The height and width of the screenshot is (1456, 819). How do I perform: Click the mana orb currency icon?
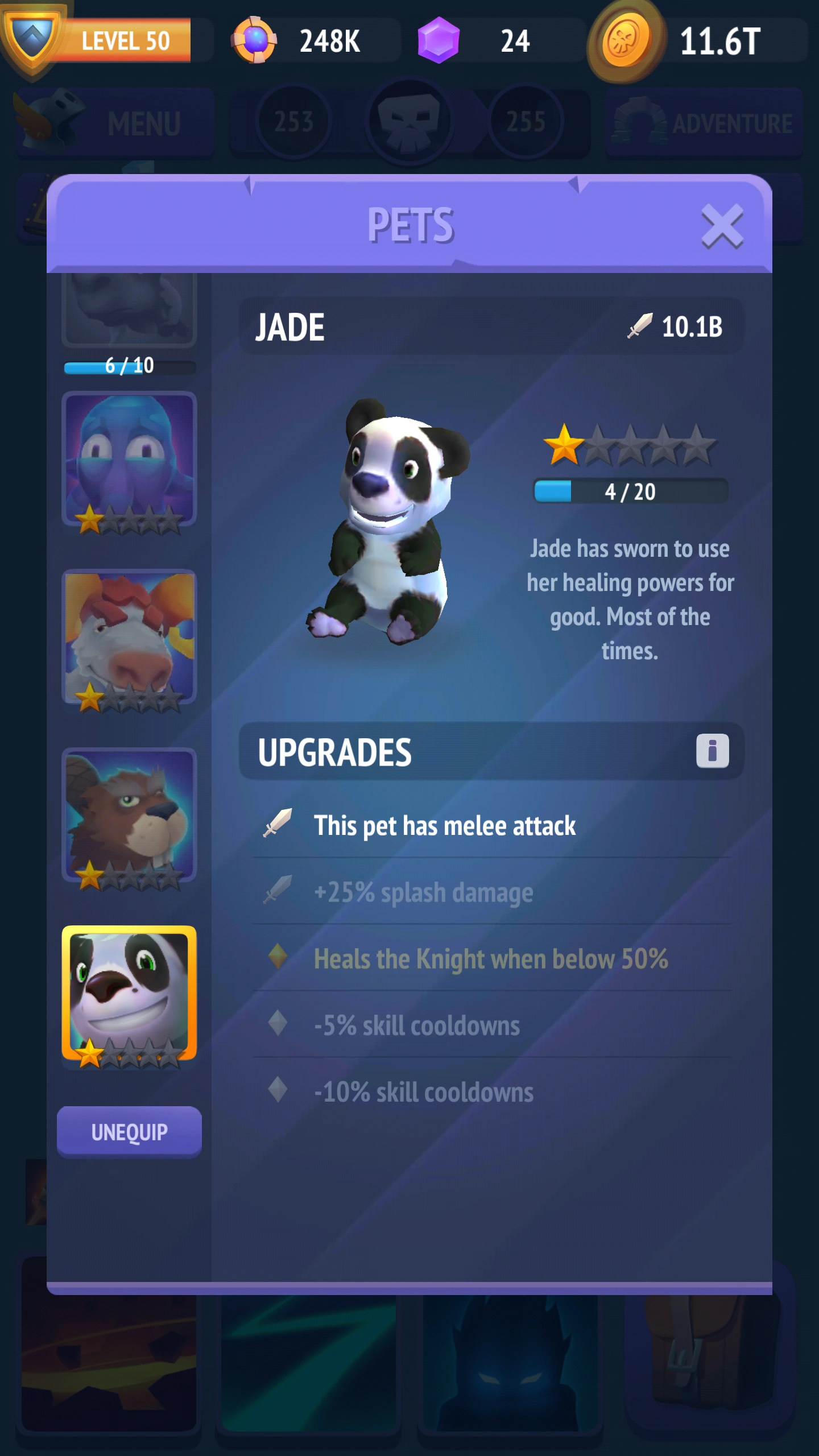[x=255, y=40]
